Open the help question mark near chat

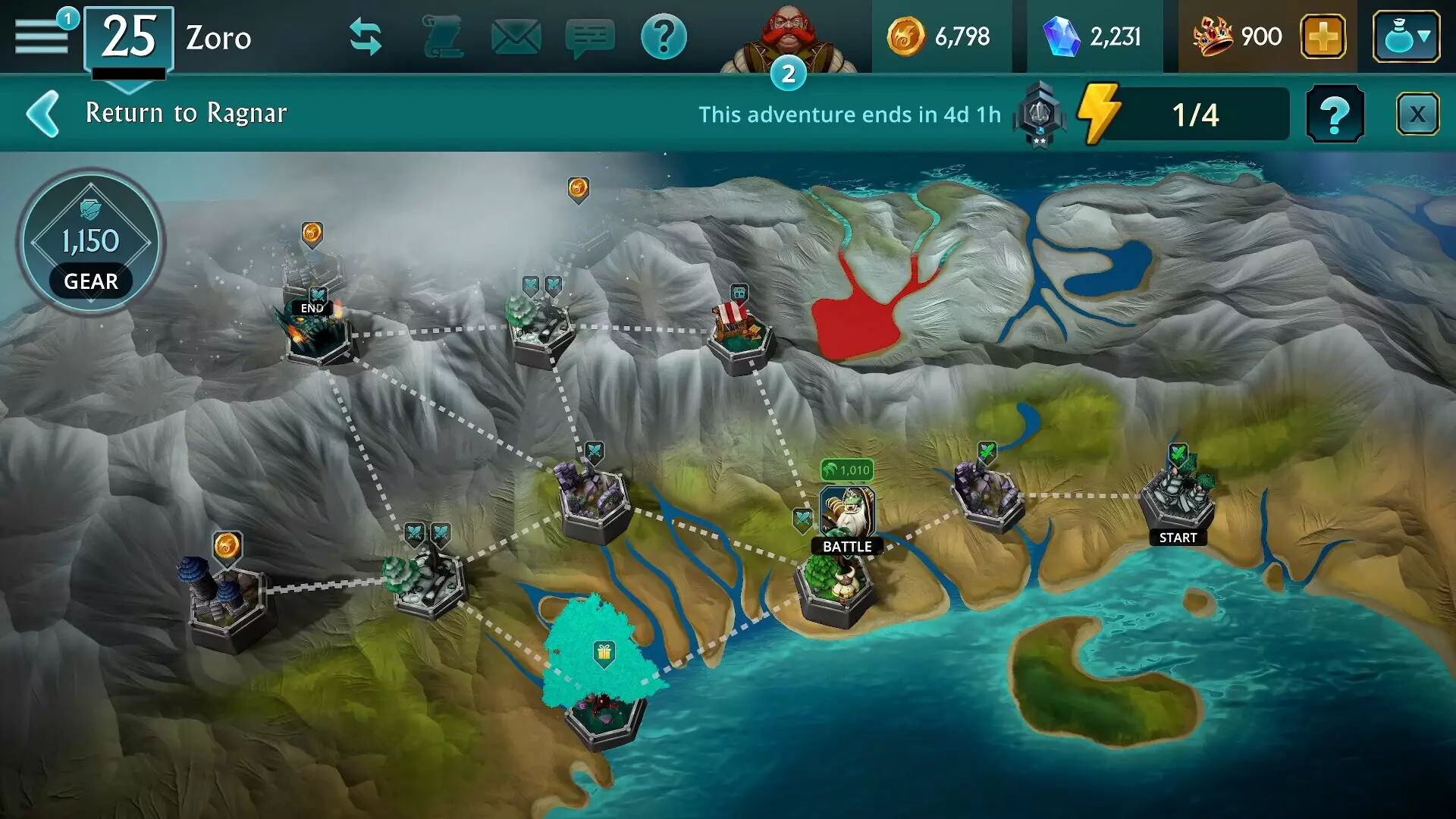[664, 33]
